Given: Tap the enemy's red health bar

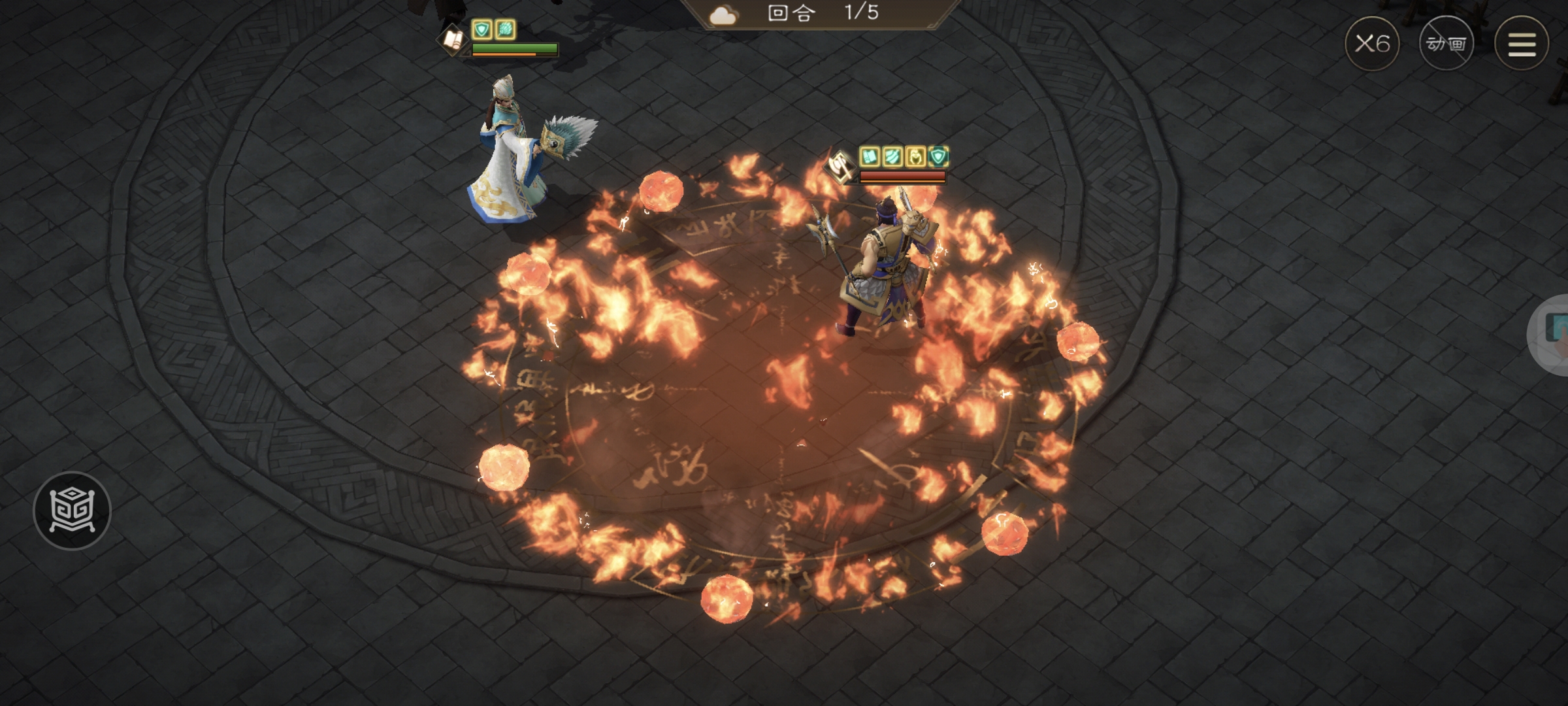Looking at the screenshot, I should [x=902, y=175].
